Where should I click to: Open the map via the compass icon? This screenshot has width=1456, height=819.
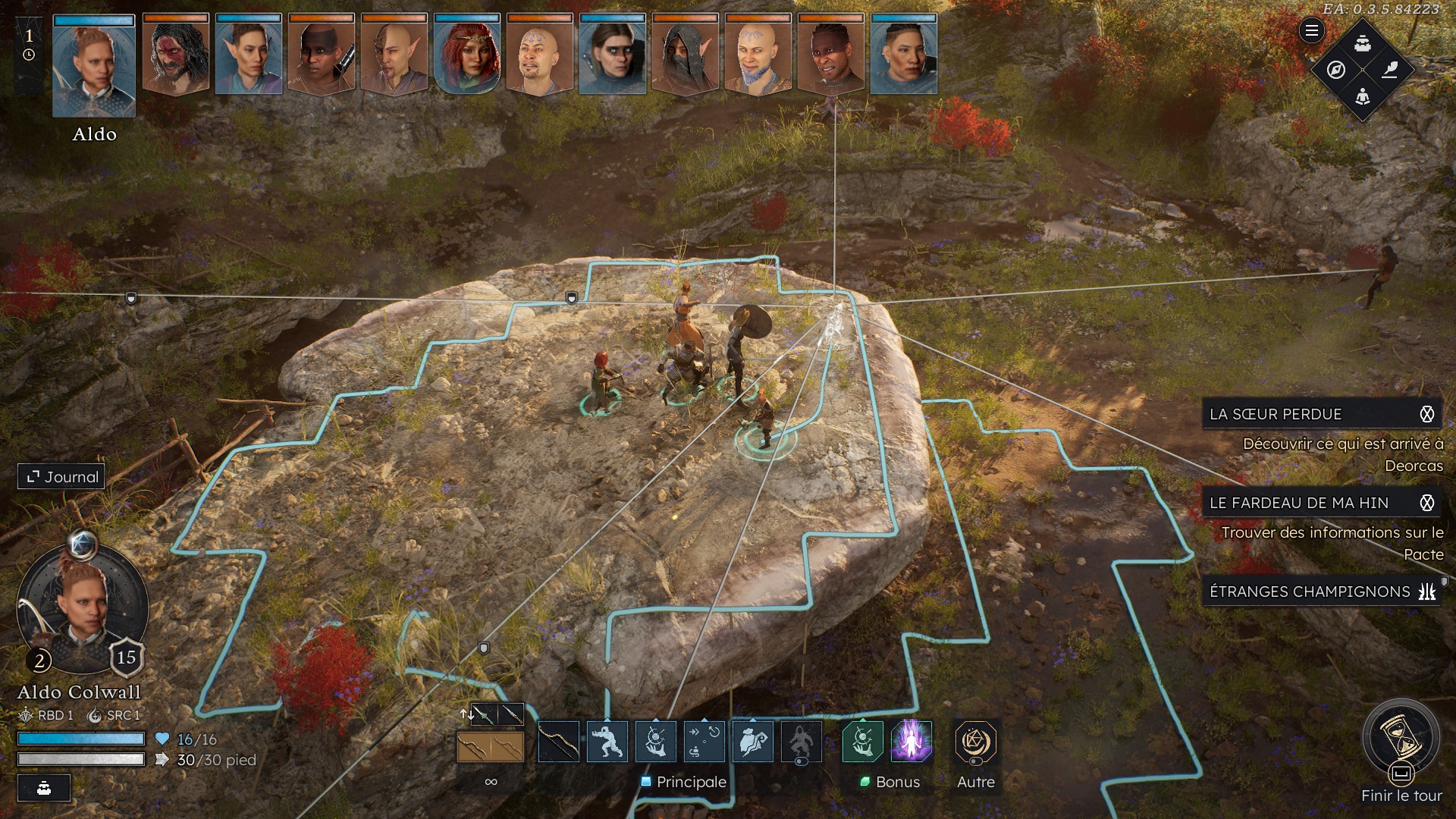[x=1336, y=70]
